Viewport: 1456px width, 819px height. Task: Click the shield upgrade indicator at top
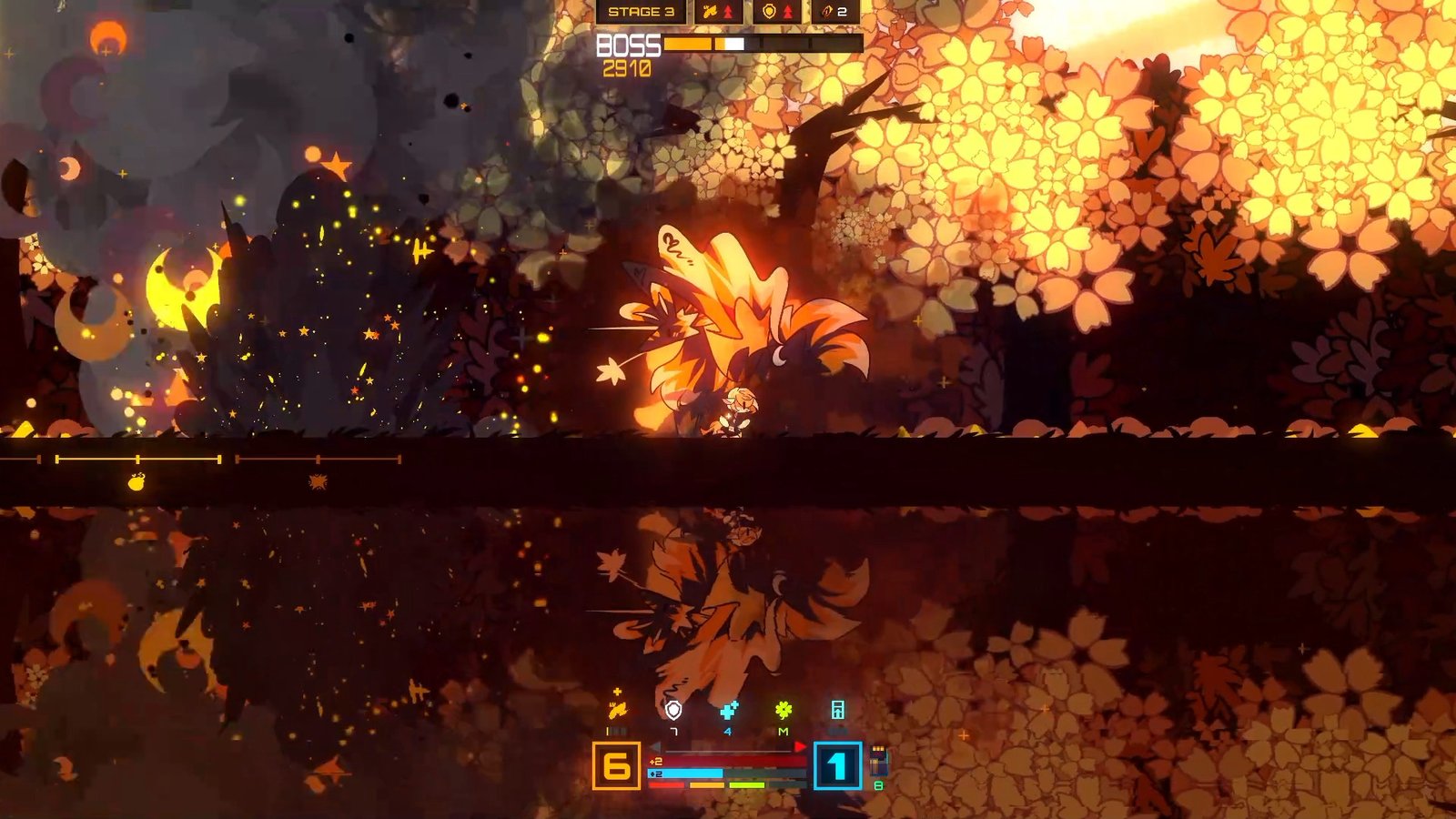(x=777, y=12)
